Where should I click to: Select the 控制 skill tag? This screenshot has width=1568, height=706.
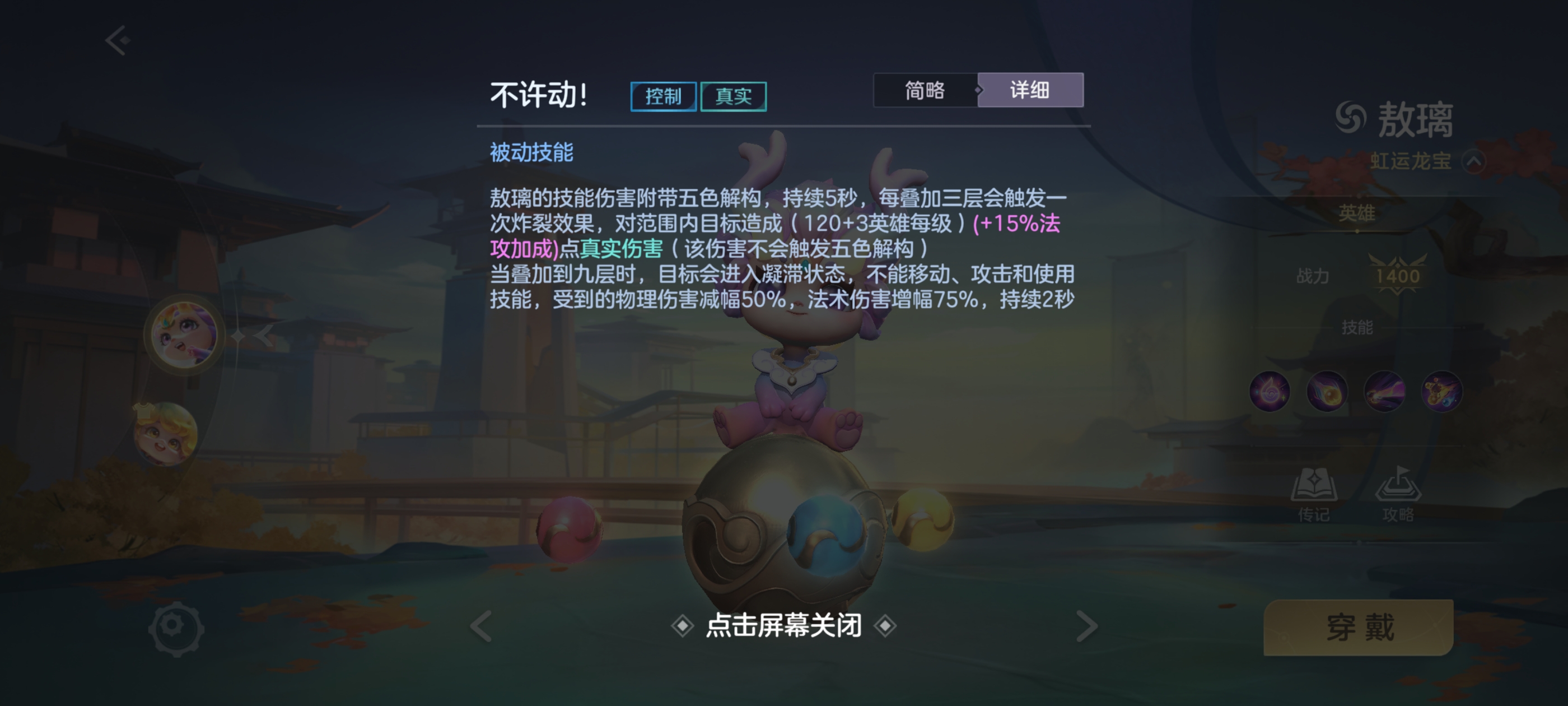[663, 96]
